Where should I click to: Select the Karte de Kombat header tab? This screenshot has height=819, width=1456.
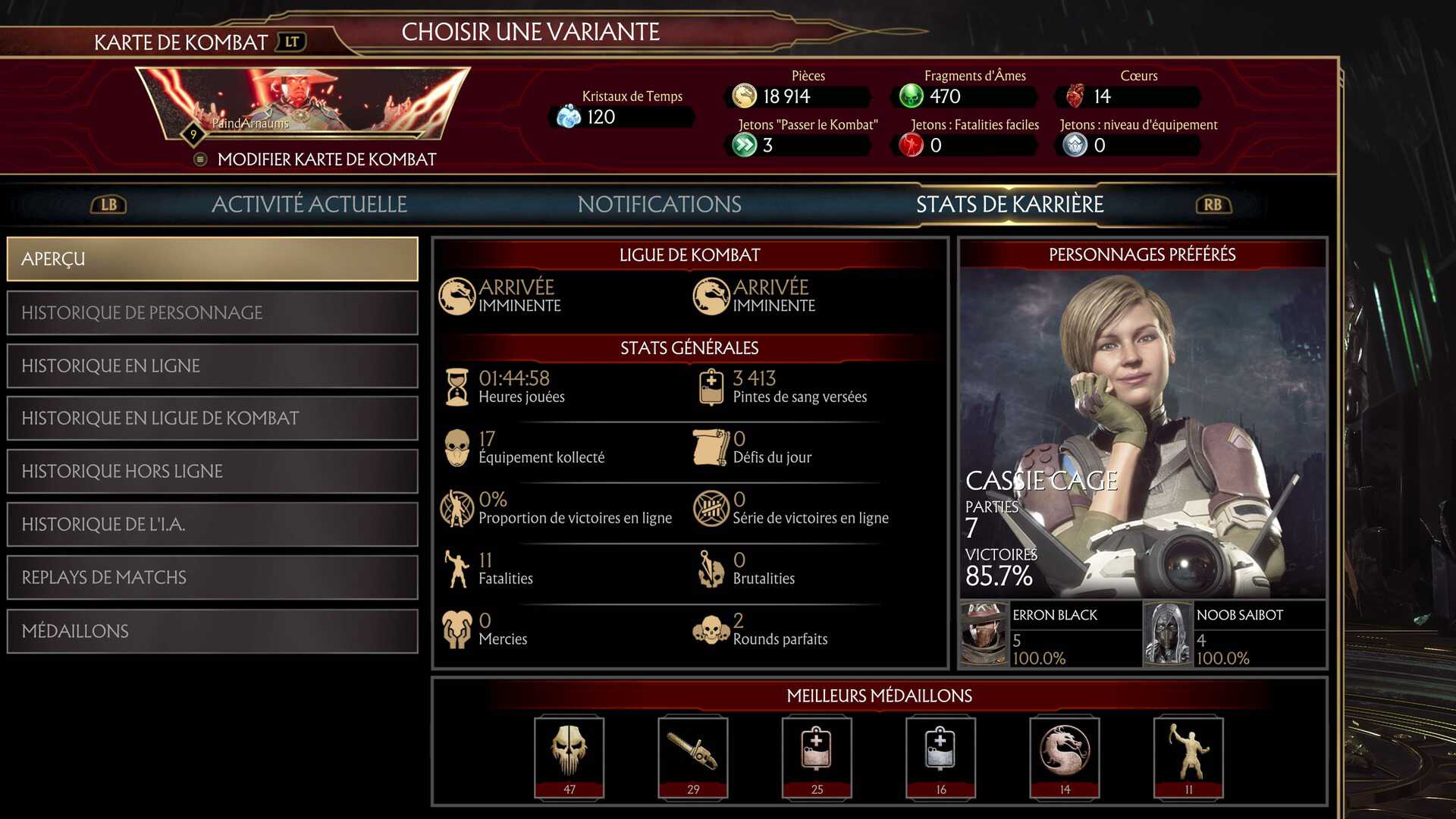(x=180, y=42)
